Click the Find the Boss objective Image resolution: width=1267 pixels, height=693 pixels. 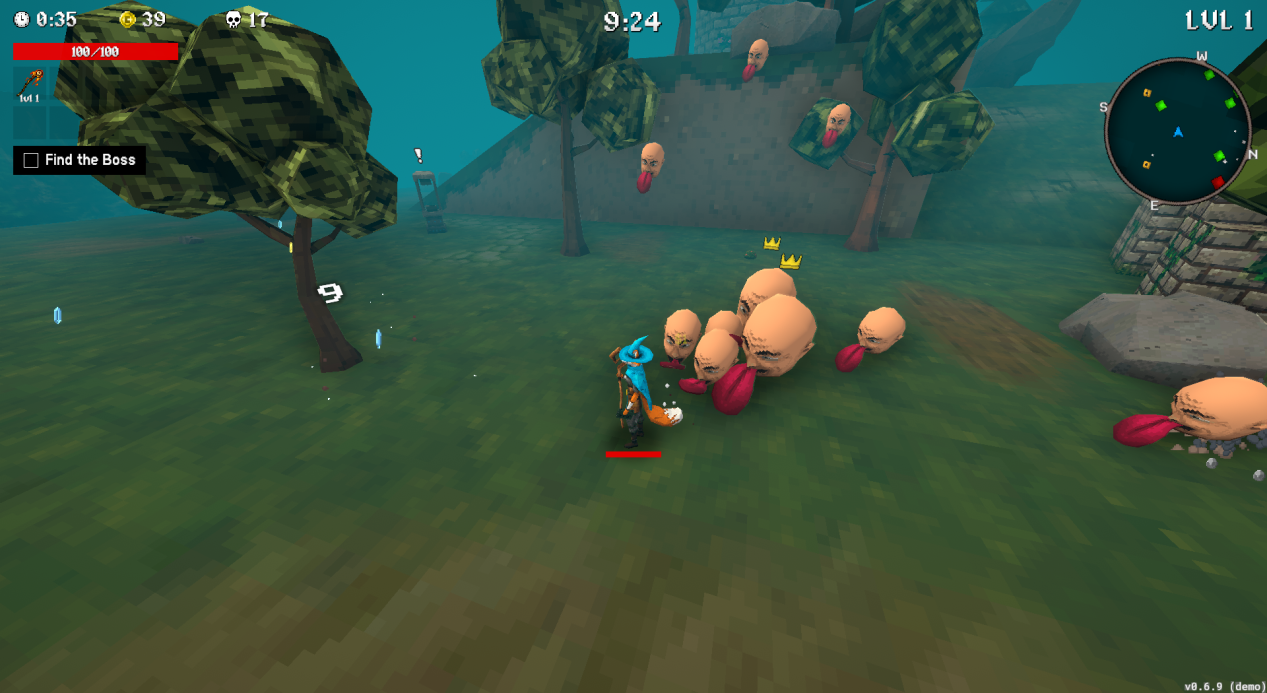80,160
